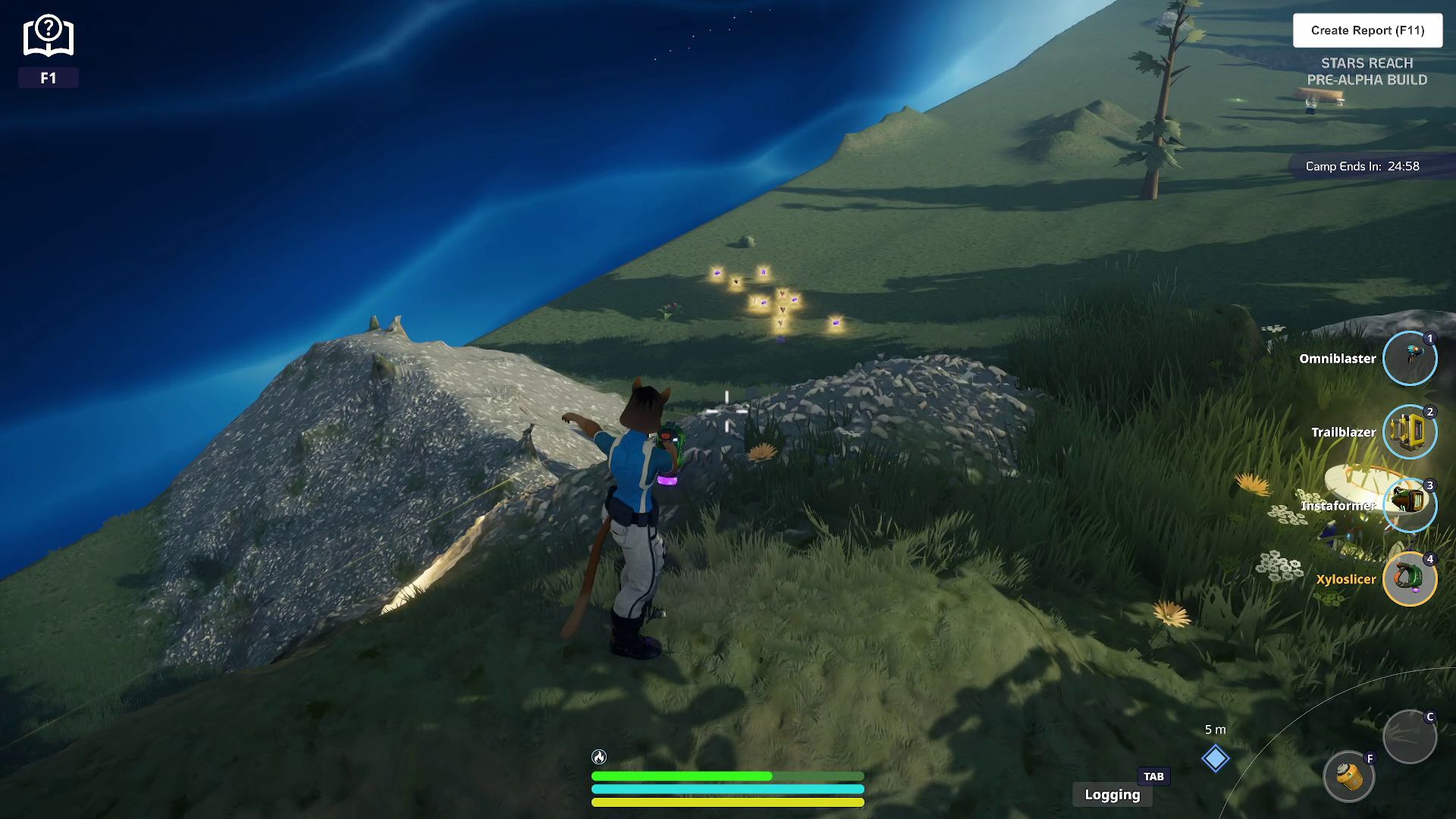Choose the Instaformer tool slot
The width and height of the screenshot is (1456, 819).
[1409, 505]
